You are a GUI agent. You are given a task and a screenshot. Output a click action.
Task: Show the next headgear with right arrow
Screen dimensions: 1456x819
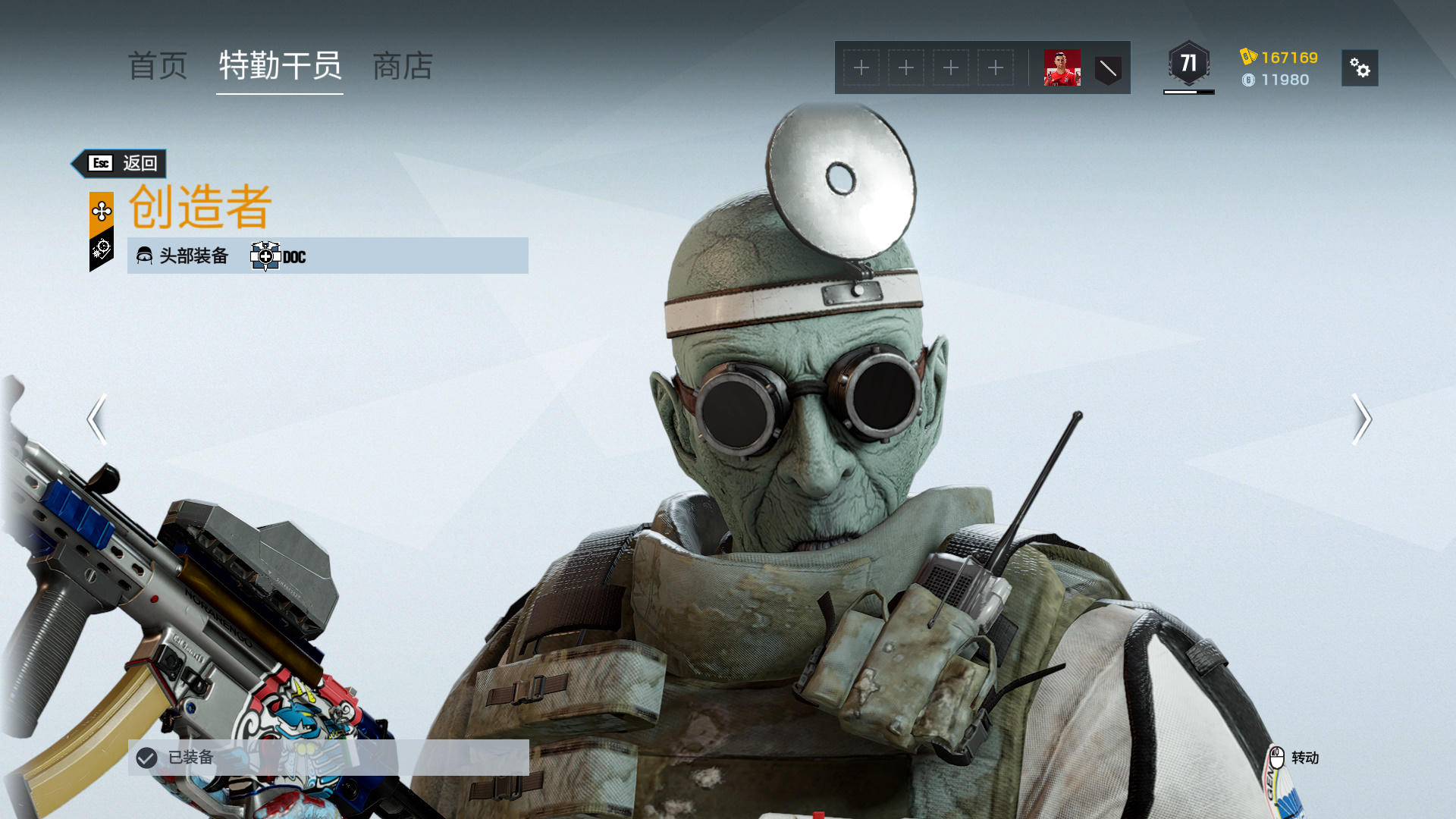pyautogui.click(x=1361, y=419)
